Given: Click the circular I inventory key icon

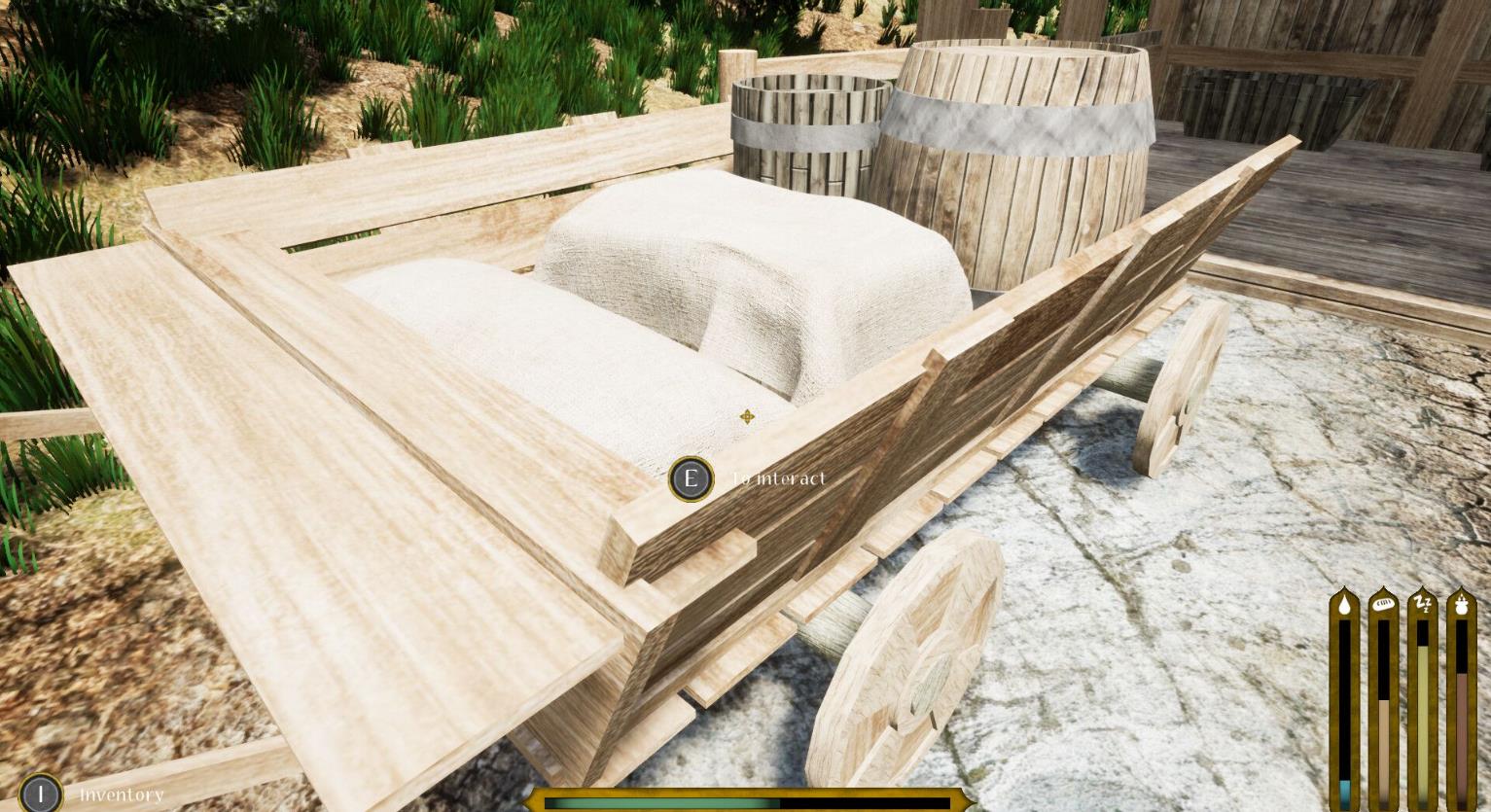Looking at the screenshot, I should click(39, 794).
